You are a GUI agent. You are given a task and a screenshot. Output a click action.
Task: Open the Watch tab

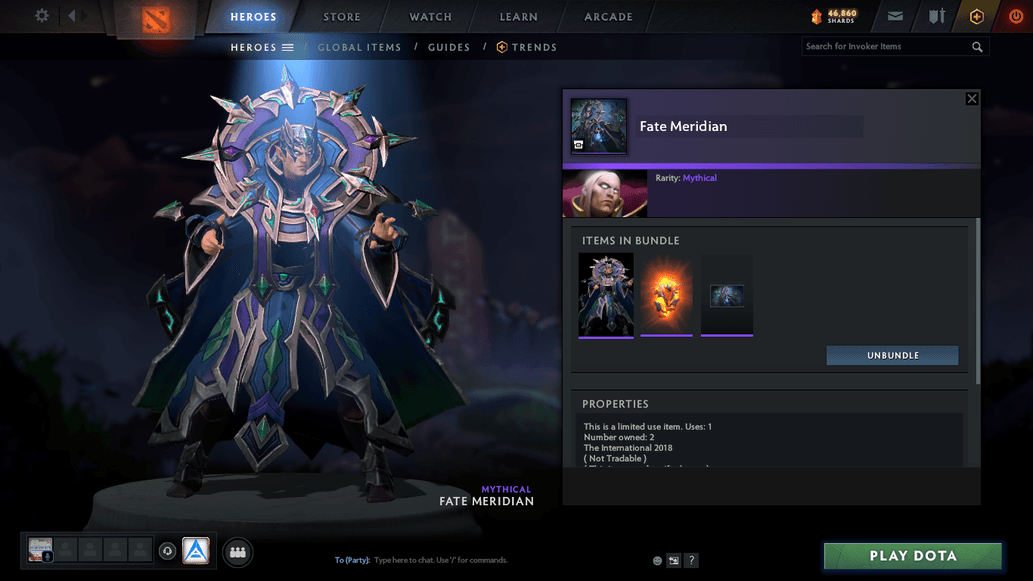[430, 17]
